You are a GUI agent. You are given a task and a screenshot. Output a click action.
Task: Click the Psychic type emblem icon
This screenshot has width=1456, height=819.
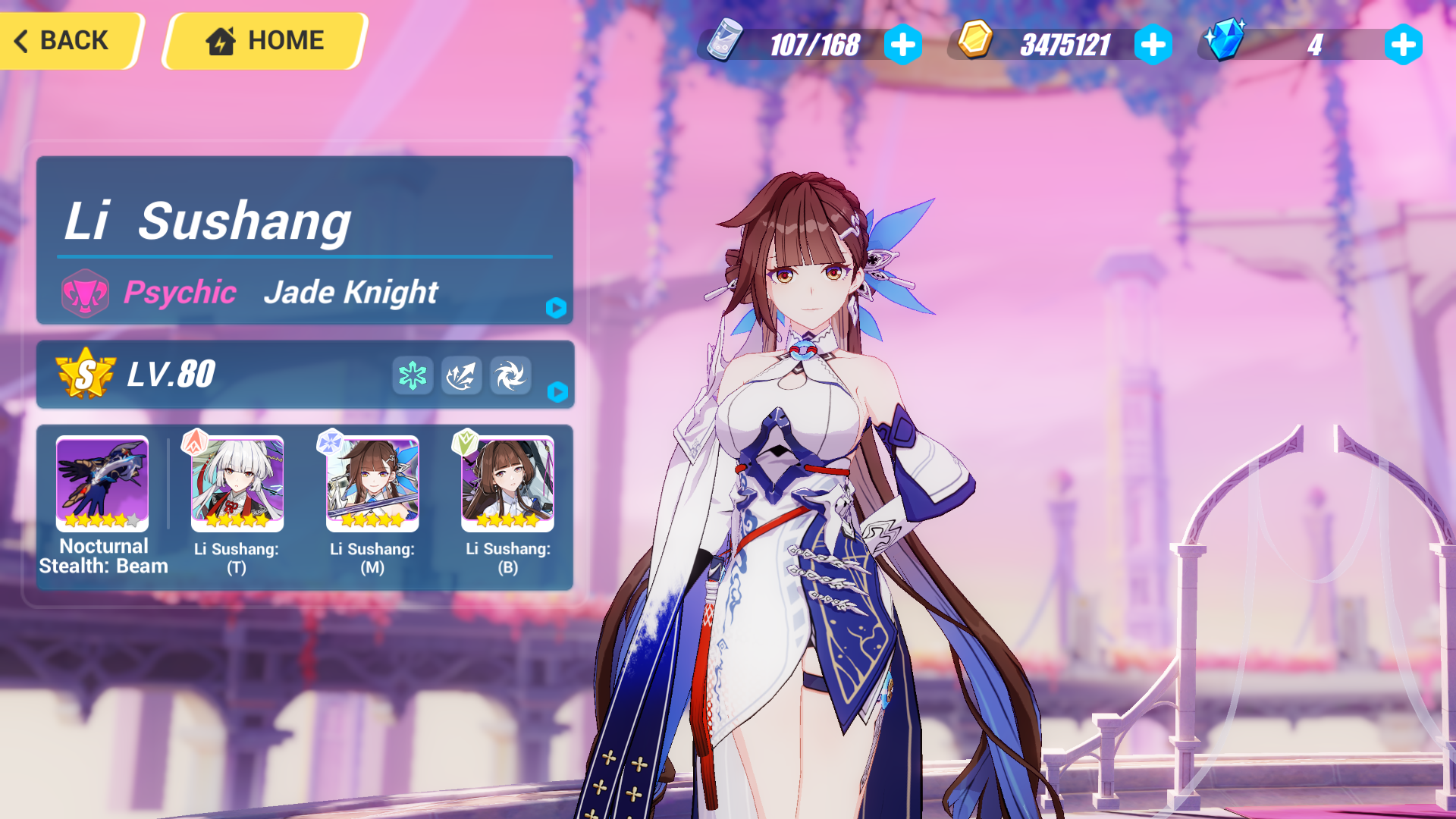[86, 292]
